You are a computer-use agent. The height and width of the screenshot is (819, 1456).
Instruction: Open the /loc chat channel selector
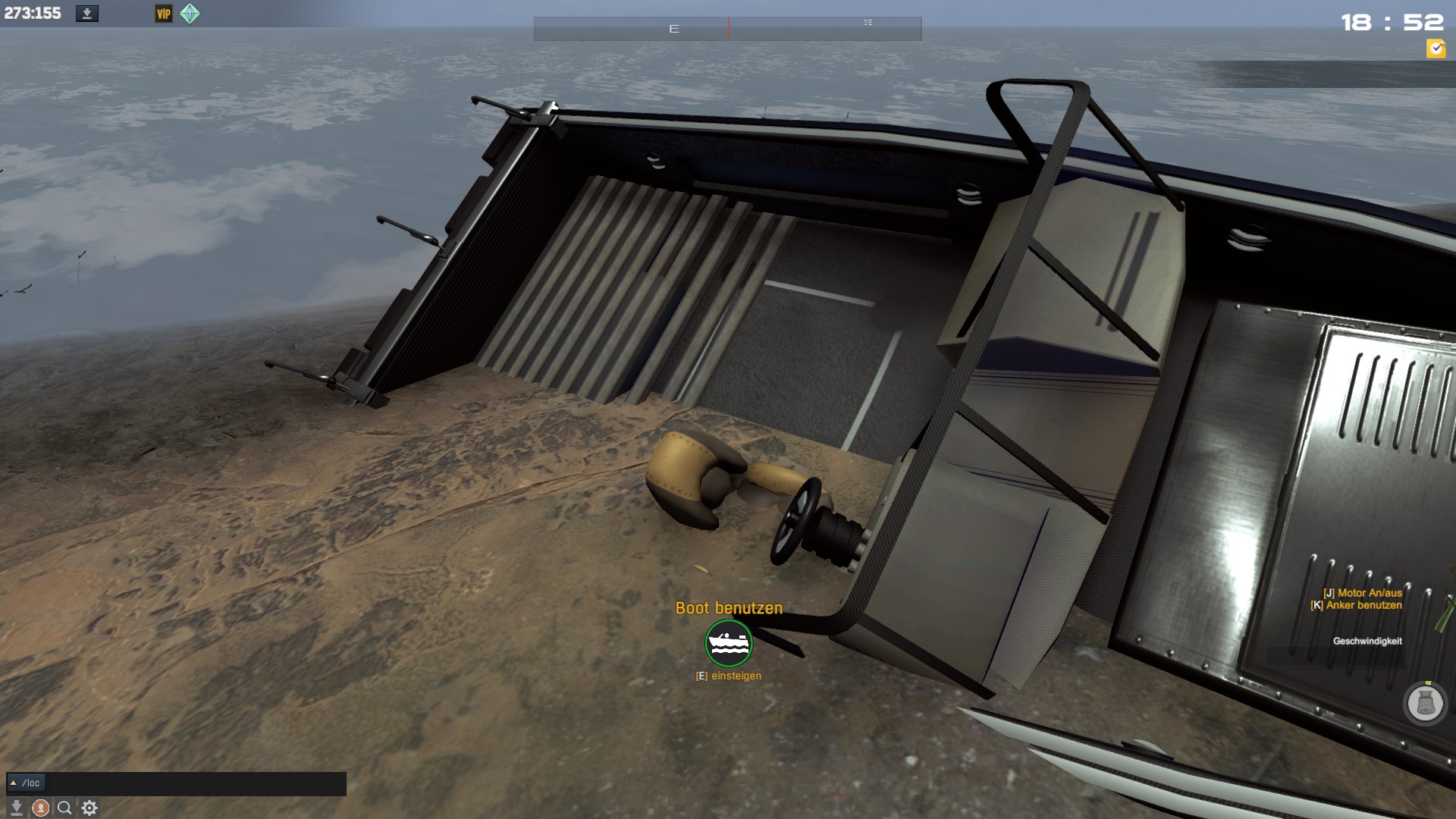[26, 783]
